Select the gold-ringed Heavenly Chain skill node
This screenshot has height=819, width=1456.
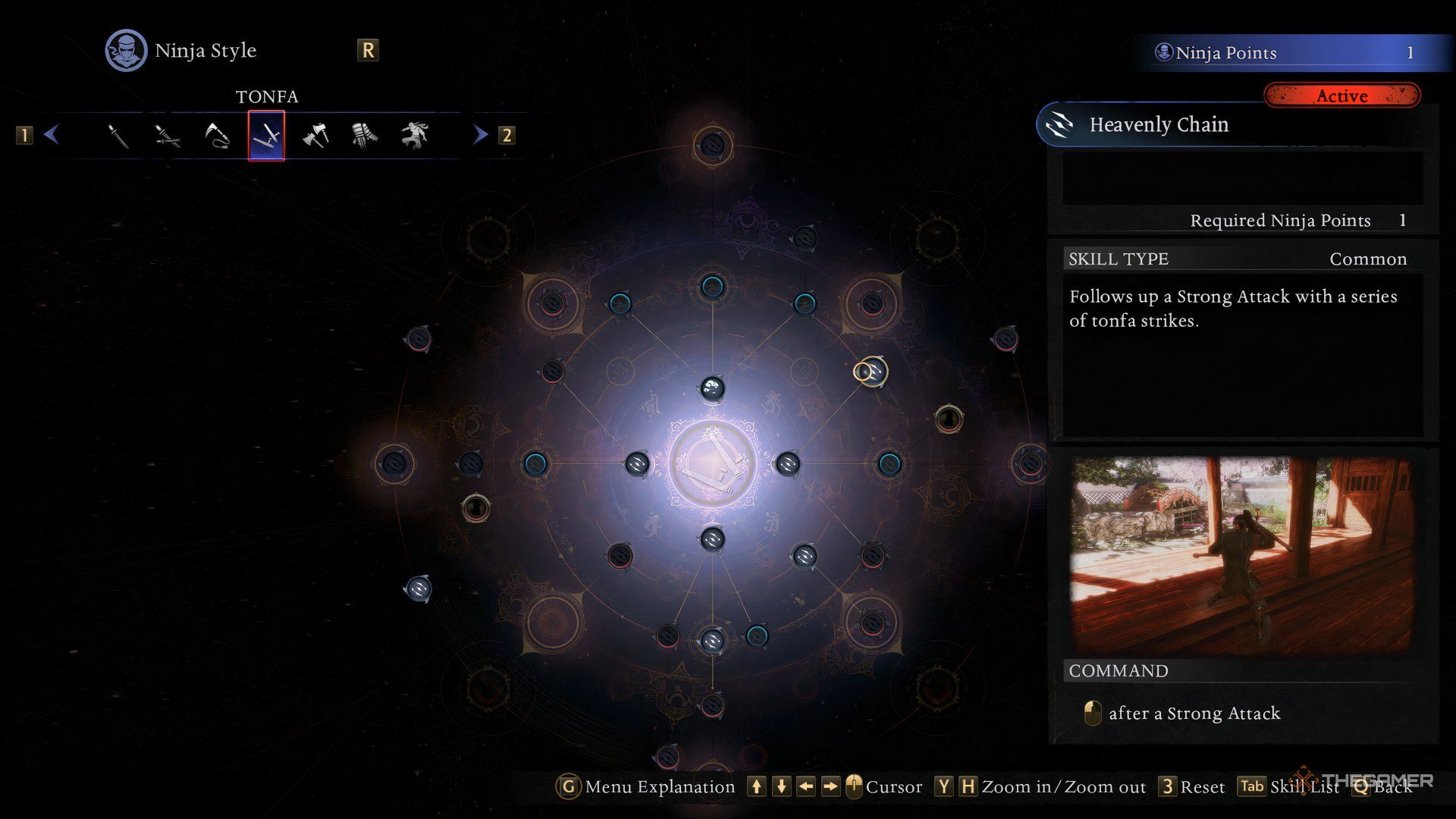coord(871,372)
